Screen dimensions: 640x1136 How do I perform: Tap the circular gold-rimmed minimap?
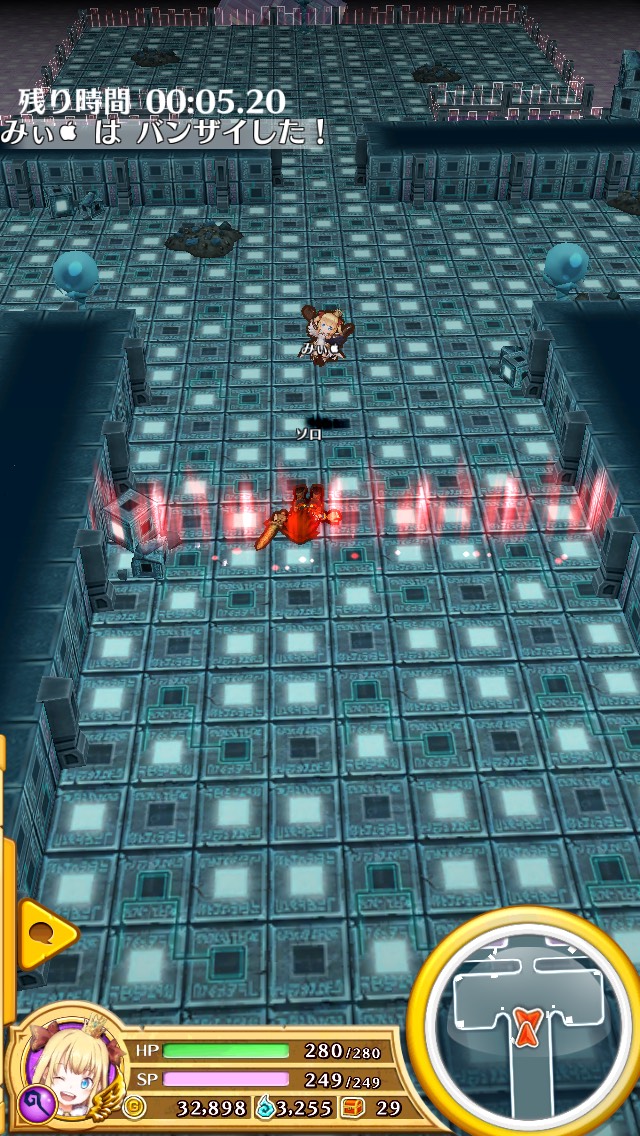pos(527,1019)
